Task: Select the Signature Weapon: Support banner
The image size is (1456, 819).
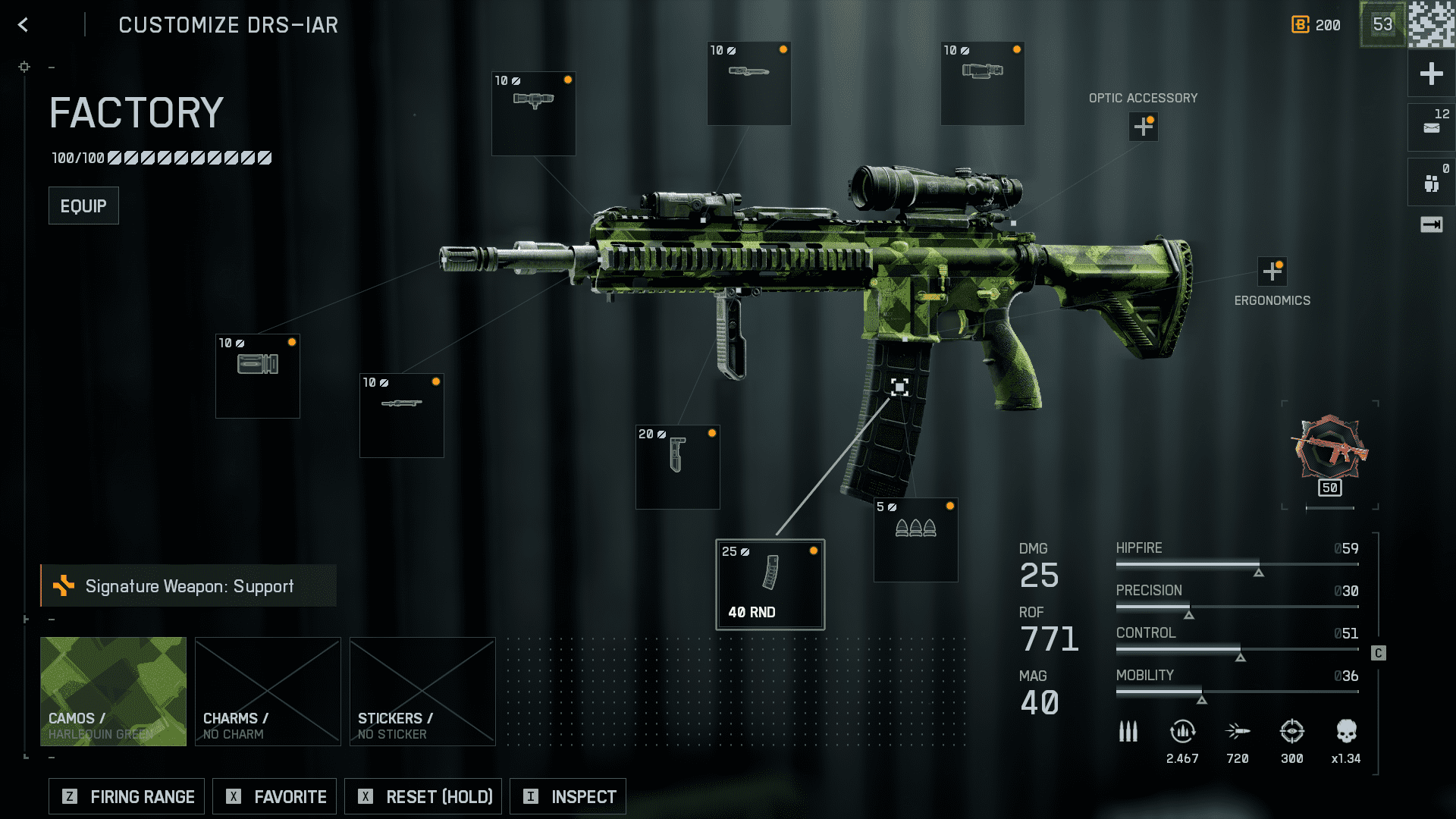Action: (189, 585)
